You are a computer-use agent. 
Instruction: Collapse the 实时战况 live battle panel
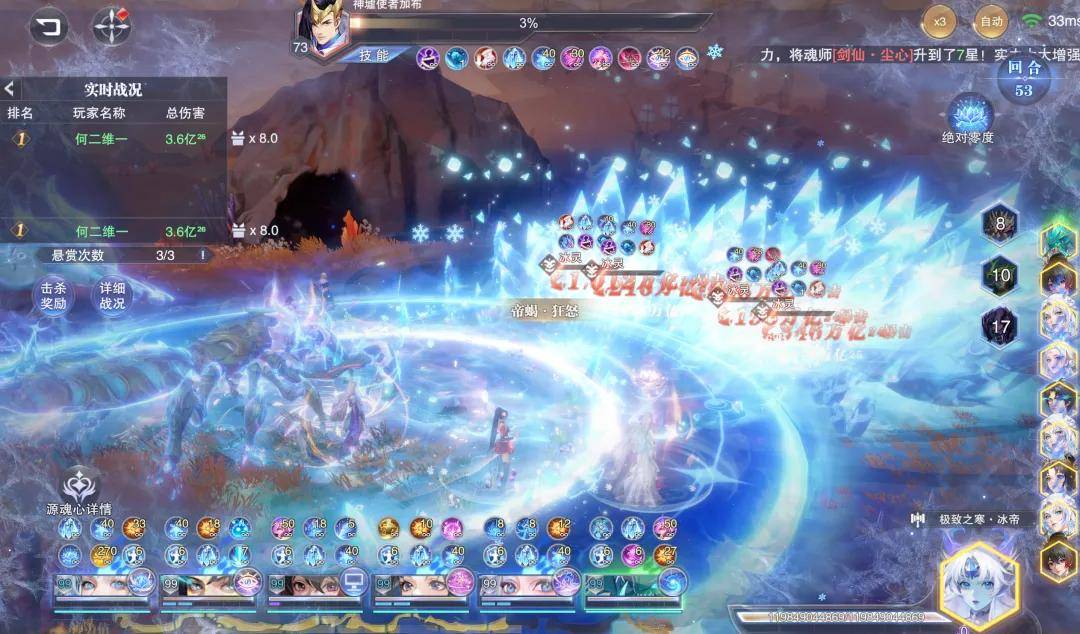click(x=10, y=89)
